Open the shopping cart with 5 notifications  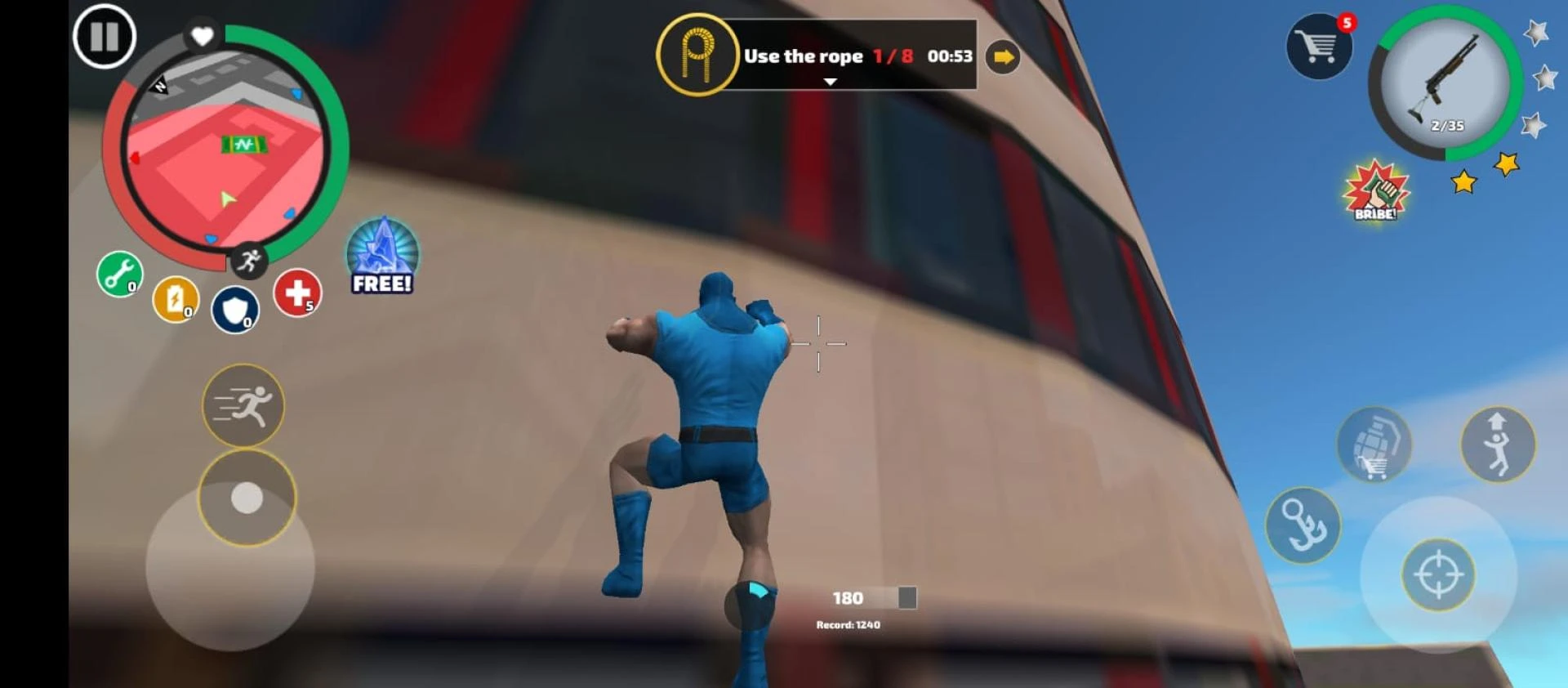1318,47
